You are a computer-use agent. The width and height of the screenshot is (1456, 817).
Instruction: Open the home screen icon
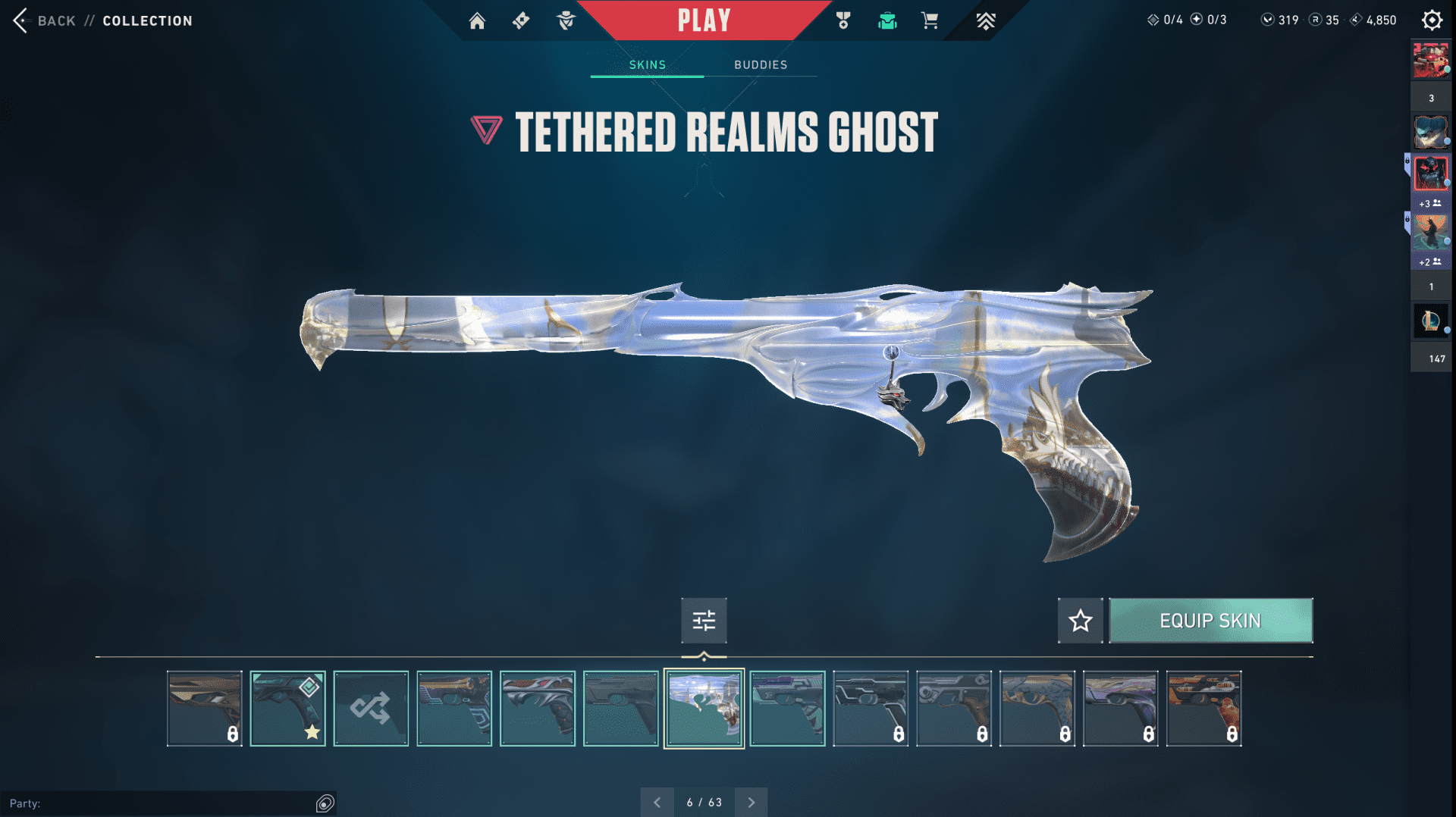click(x=477, y=20)
